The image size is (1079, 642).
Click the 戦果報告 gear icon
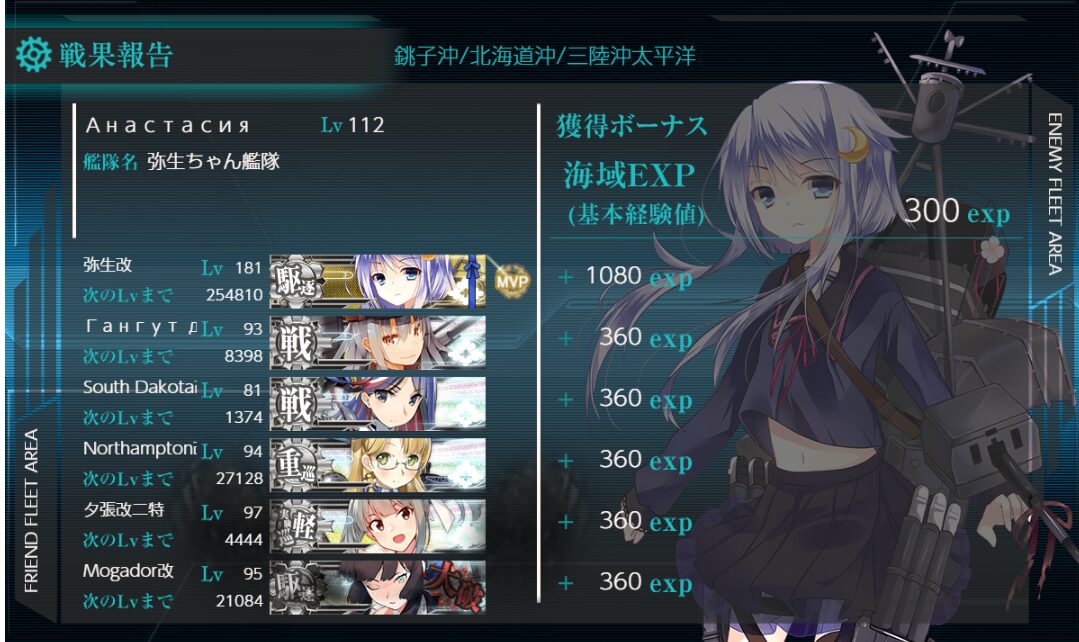[34, 54]
